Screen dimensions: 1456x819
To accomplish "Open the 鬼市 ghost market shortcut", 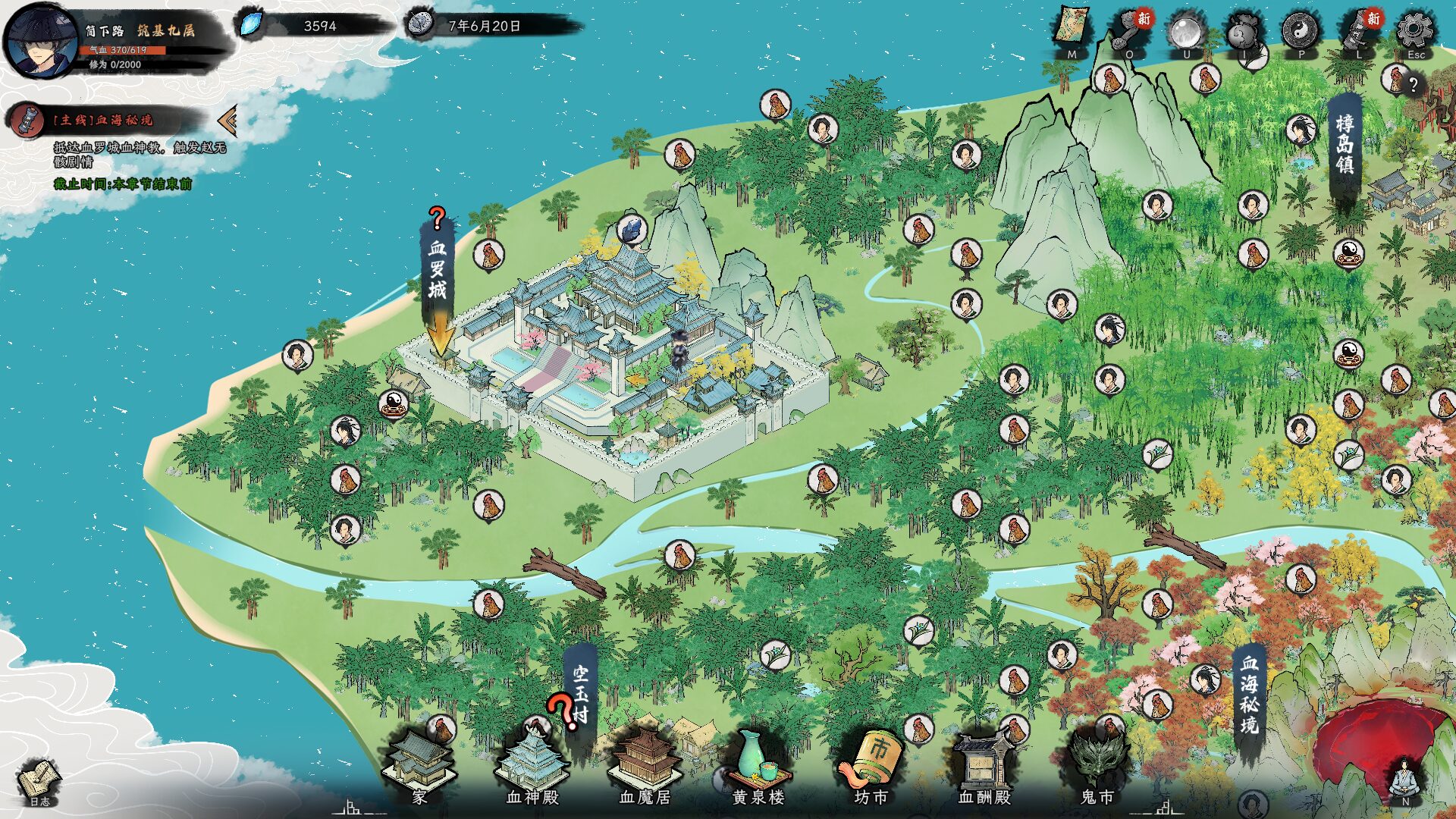I will pos(1097,766).
